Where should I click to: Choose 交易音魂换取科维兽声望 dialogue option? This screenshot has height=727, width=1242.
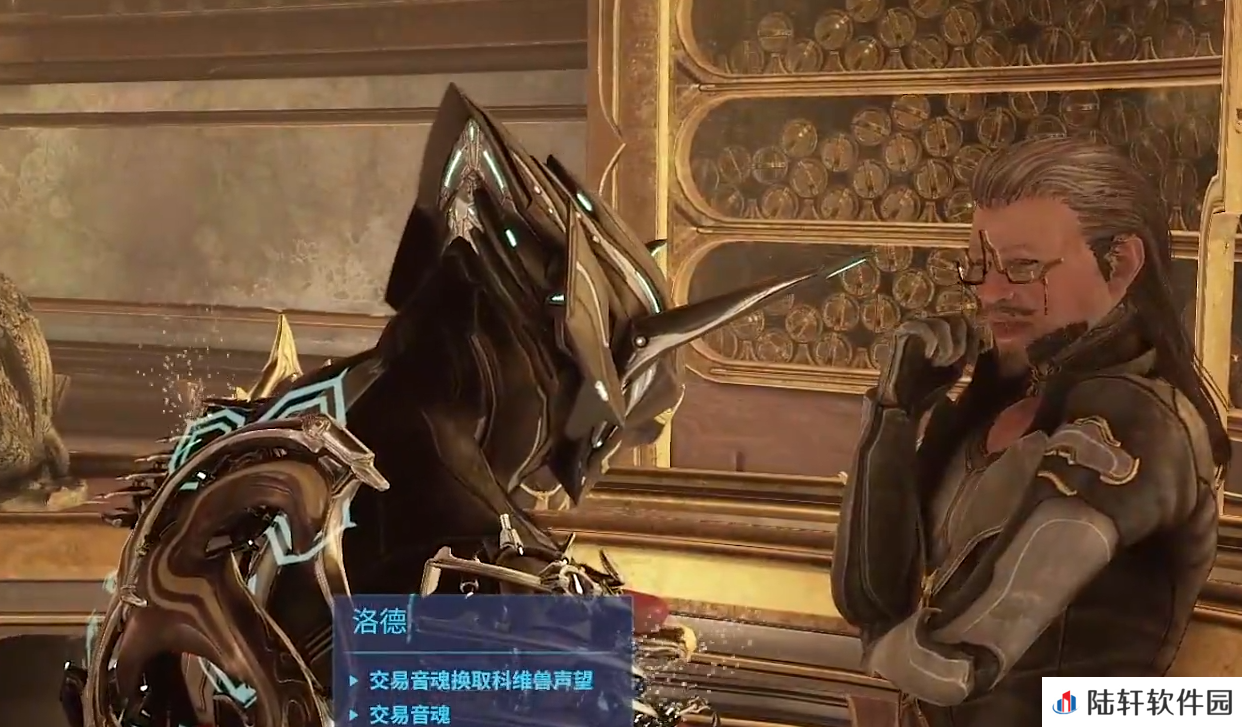(481, 681)
